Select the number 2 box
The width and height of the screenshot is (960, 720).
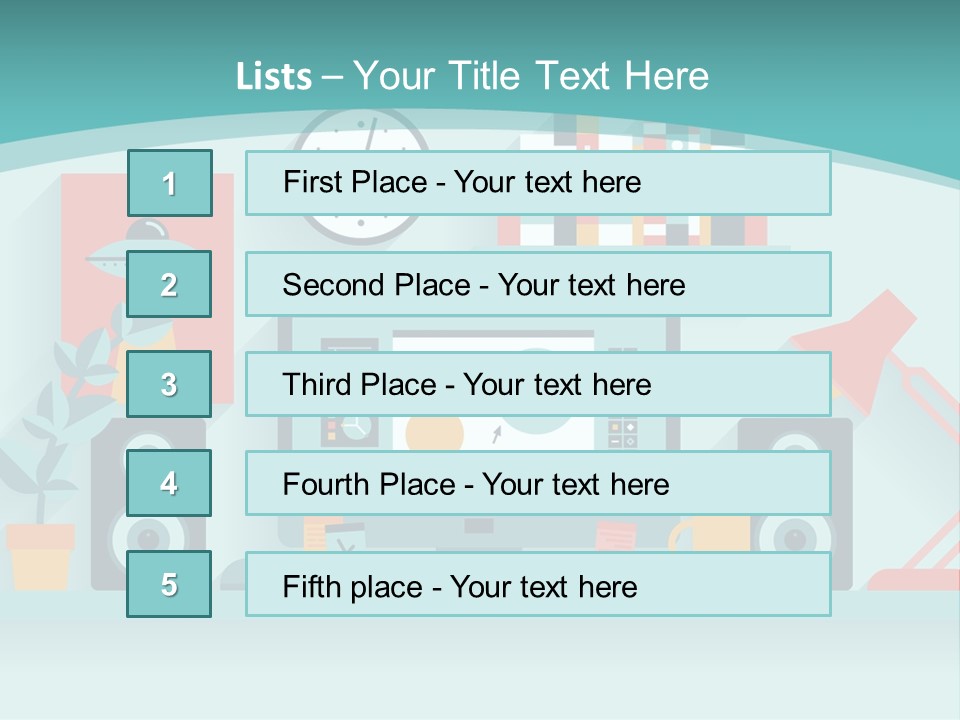(169, 284)
